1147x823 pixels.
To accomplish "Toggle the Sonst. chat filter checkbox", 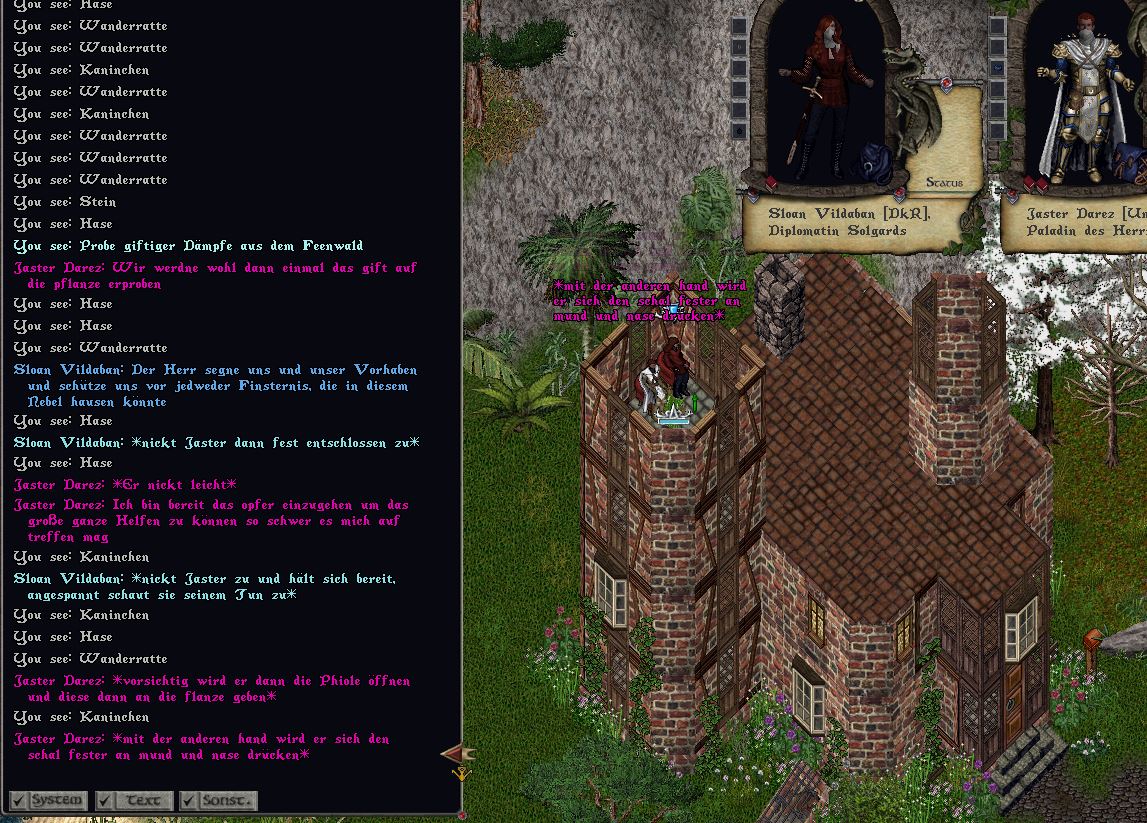I will [189, 801].
